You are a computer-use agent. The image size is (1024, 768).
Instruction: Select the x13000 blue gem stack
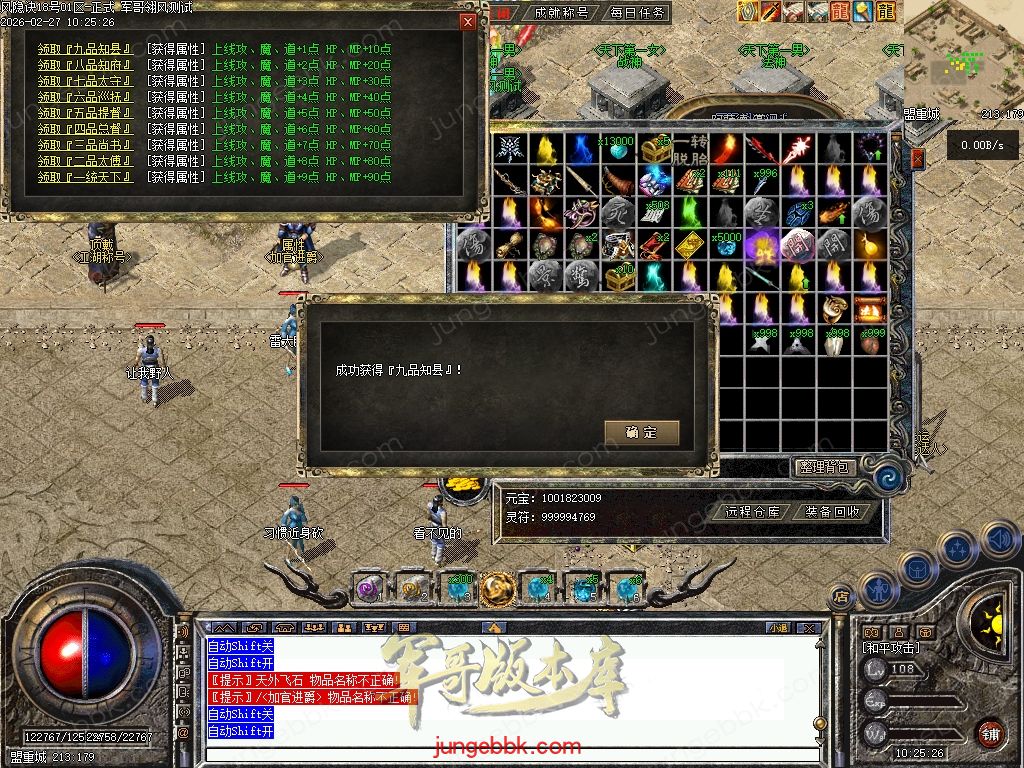[x=619, y=150]
